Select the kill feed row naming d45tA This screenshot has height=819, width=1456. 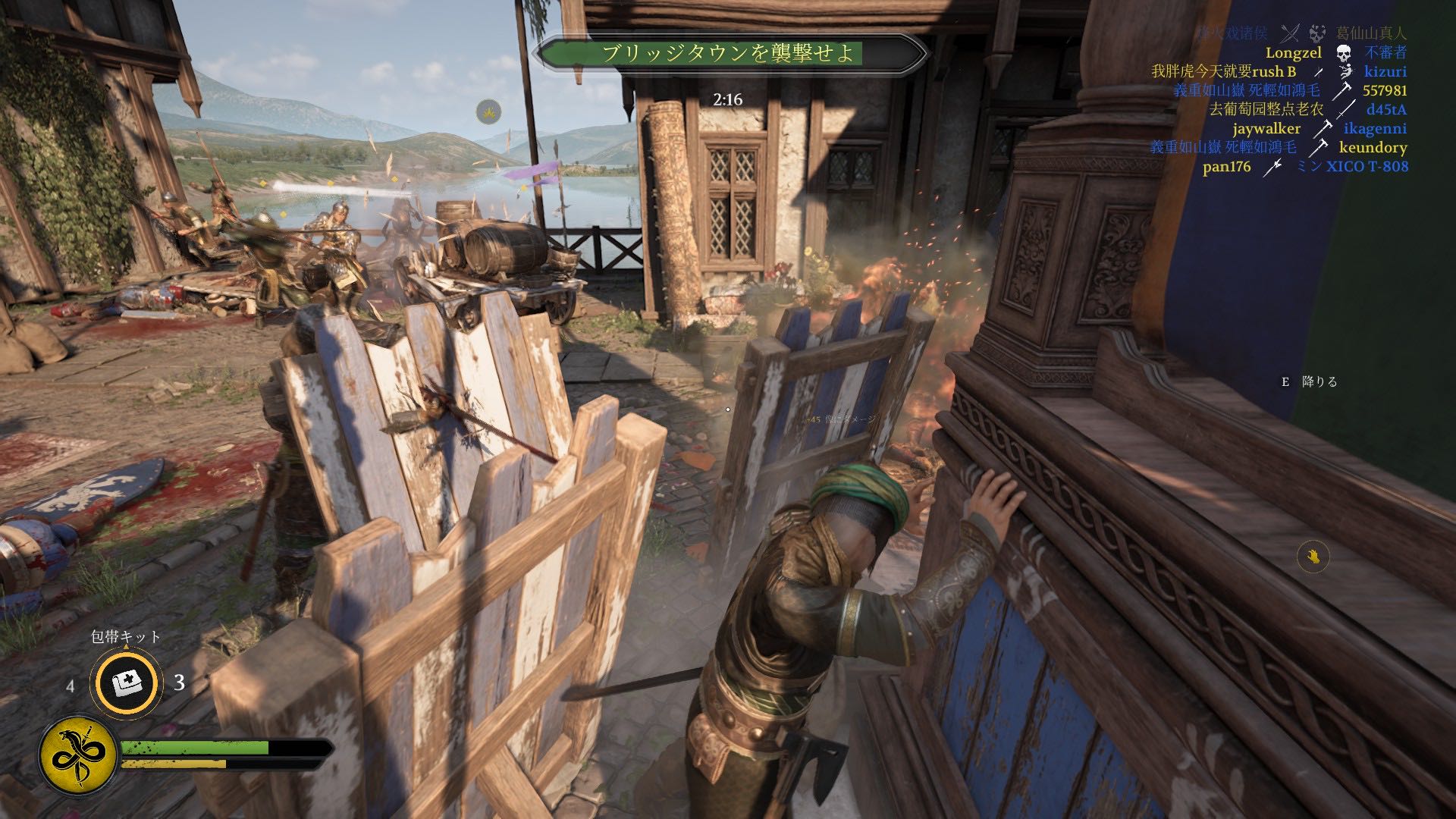pos(1307,109)
